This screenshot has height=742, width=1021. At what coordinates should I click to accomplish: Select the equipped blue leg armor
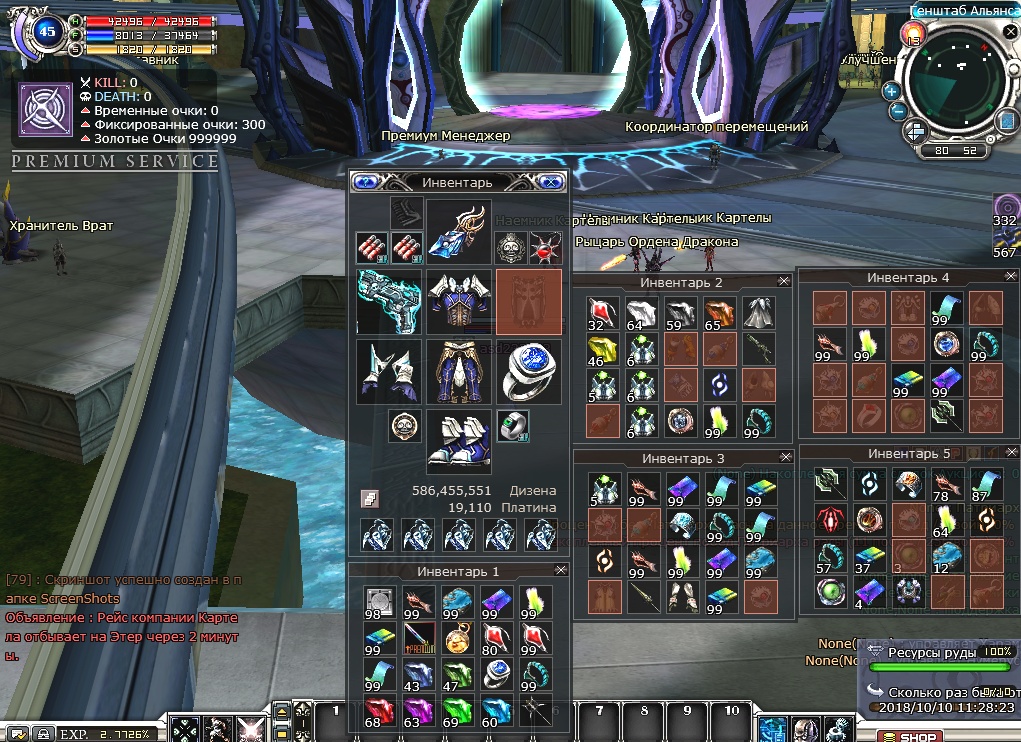point(458,372)
